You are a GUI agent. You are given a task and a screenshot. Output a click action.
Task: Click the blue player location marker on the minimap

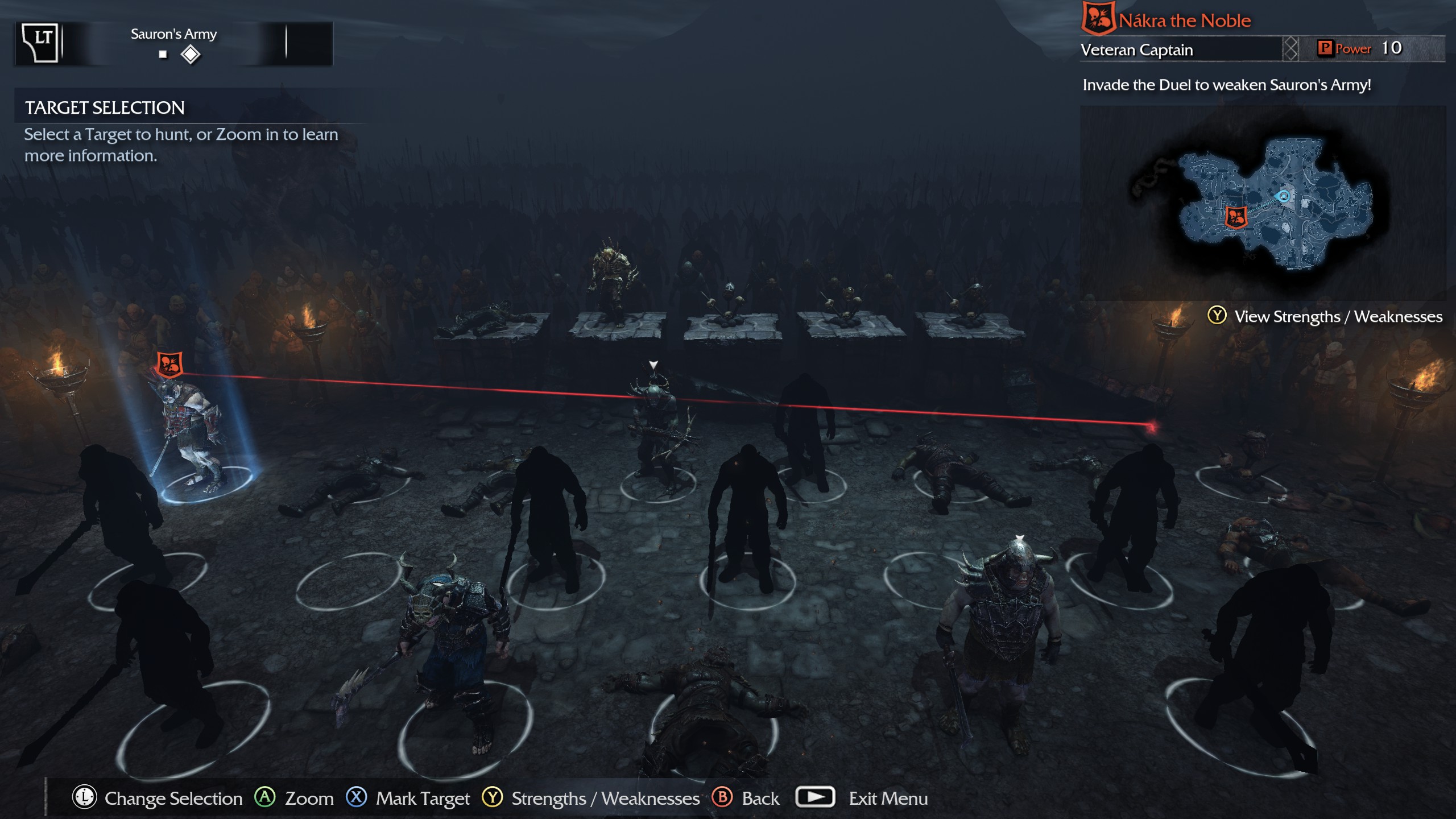(x=1284, y=197)
